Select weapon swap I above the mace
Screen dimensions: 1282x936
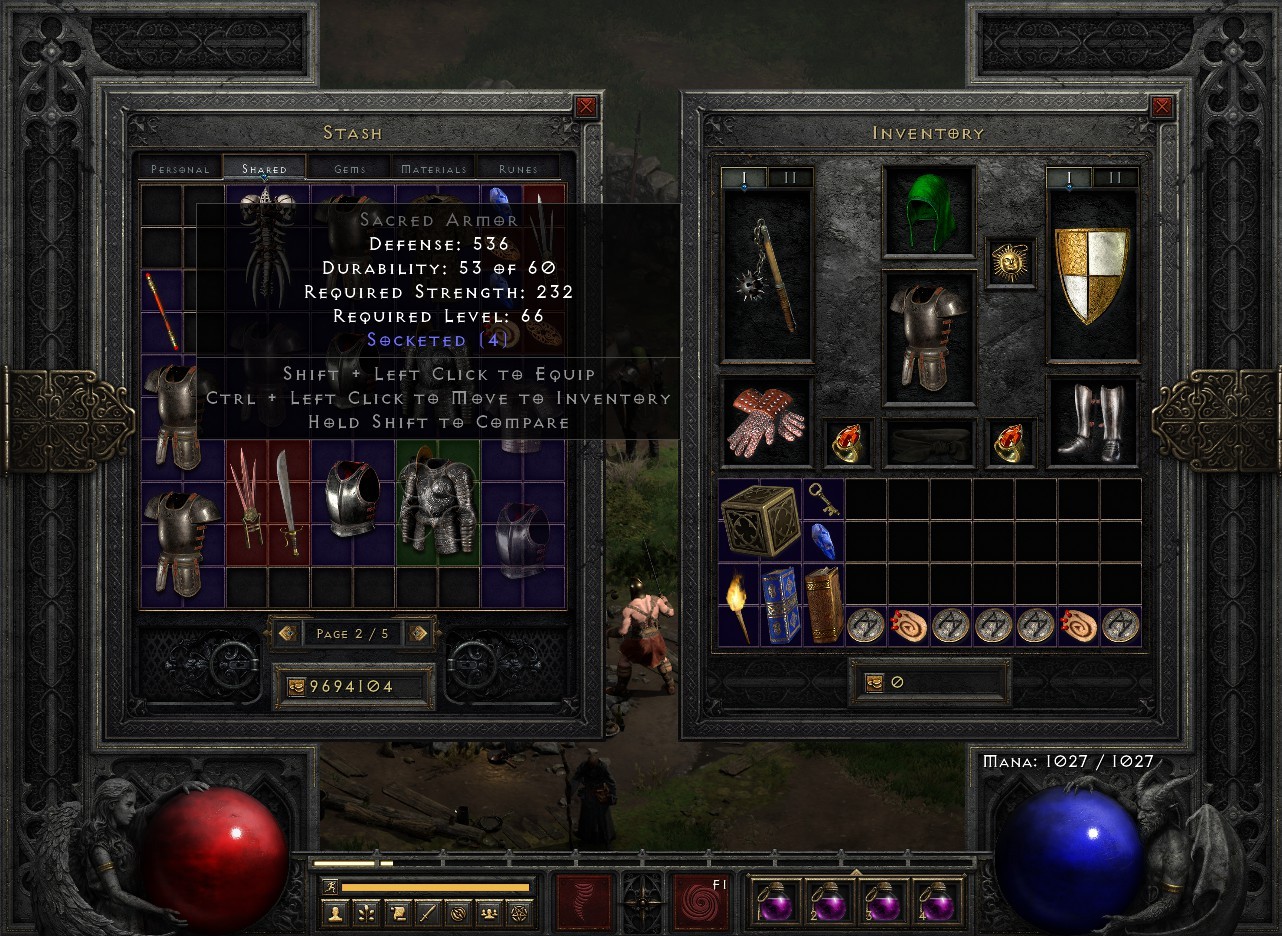point(744,176)
